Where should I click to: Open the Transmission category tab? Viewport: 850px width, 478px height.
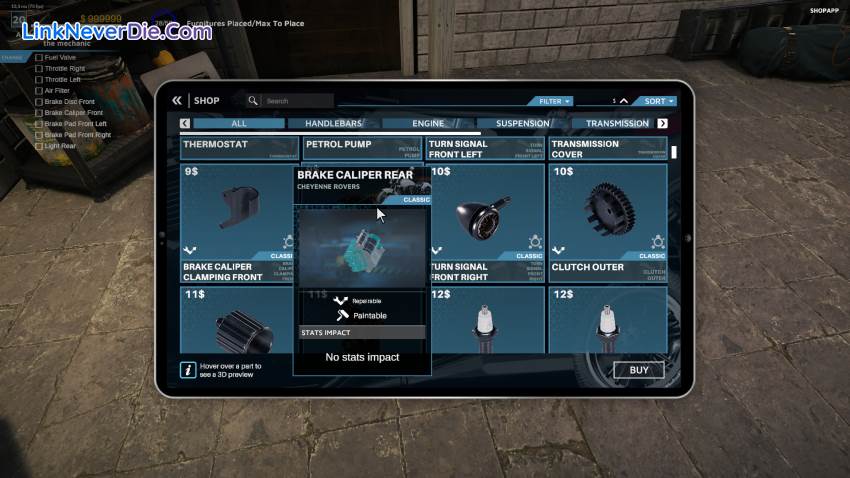tap(616, 124)
